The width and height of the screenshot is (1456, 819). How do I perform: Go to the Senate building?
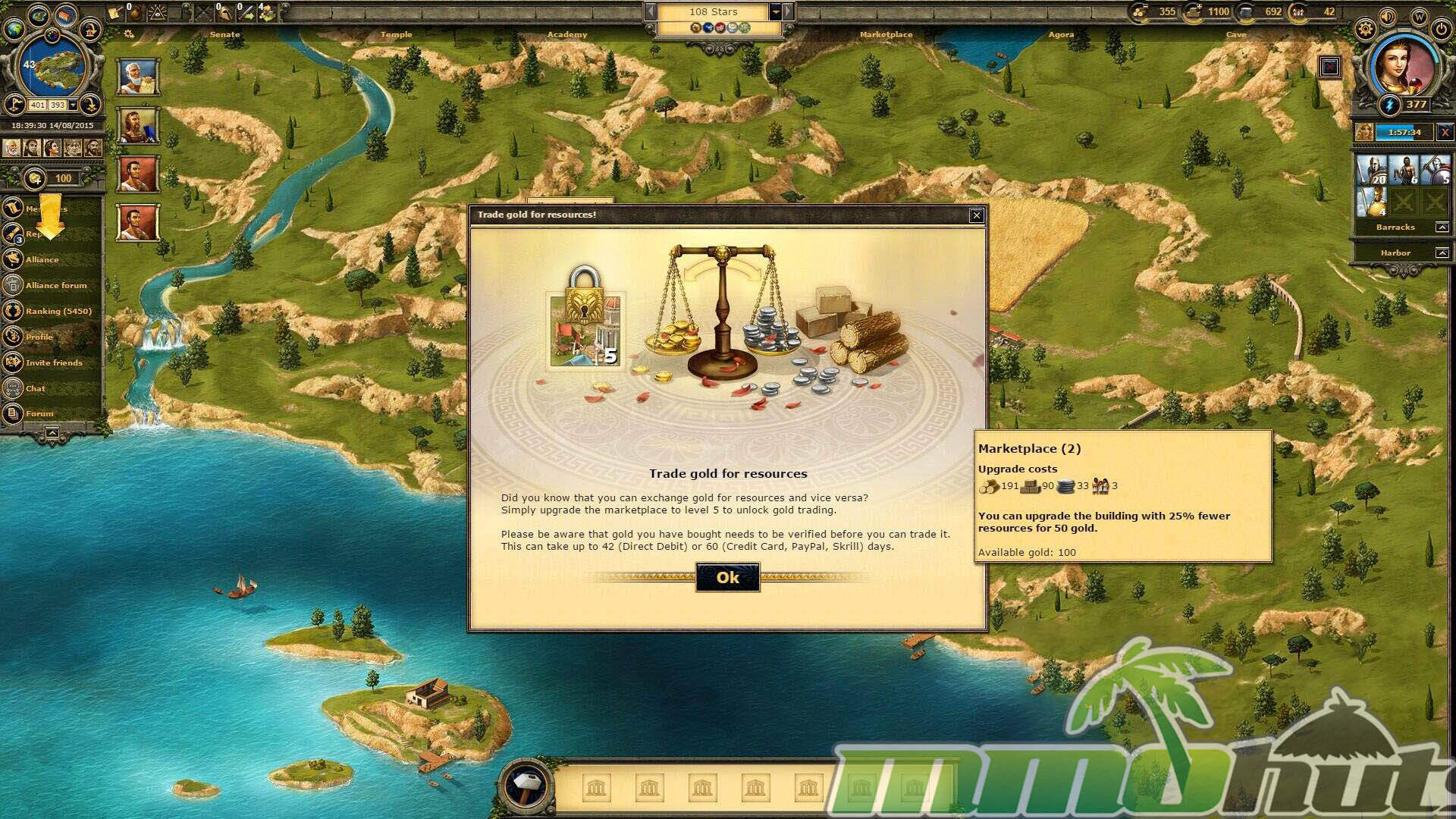pyautogui.click(x=224, y=34)
